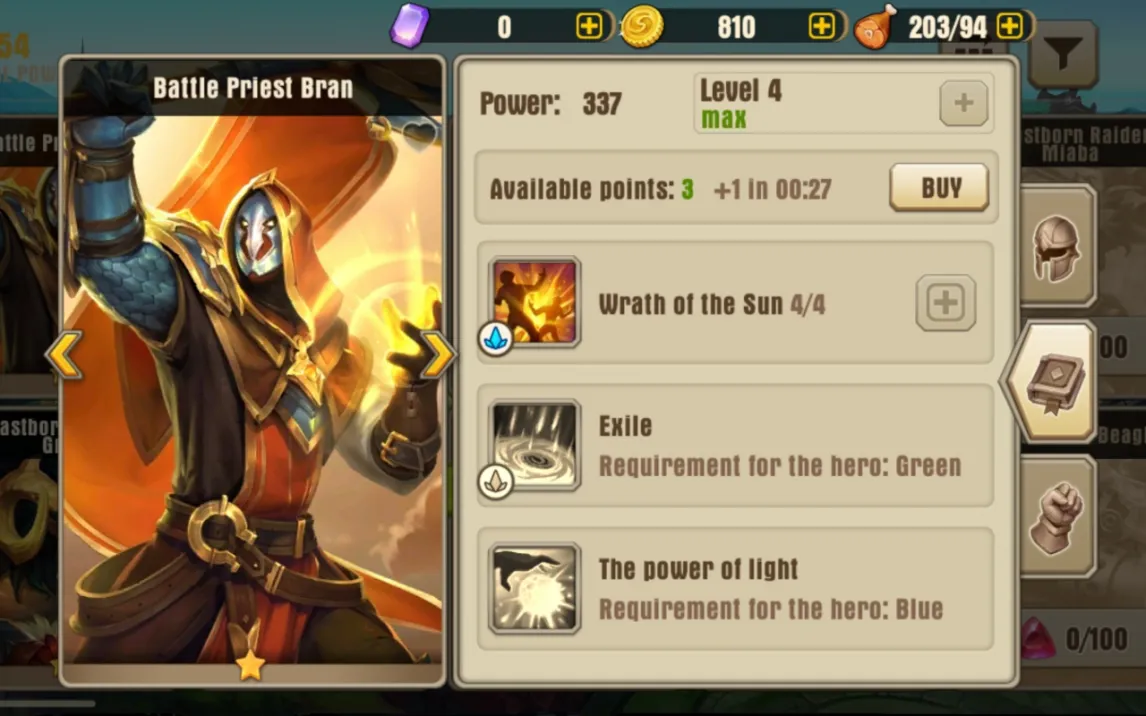Select the Wrath of the Sun skill icon
Screen dimensions: 1146x716
pos(535,303)
